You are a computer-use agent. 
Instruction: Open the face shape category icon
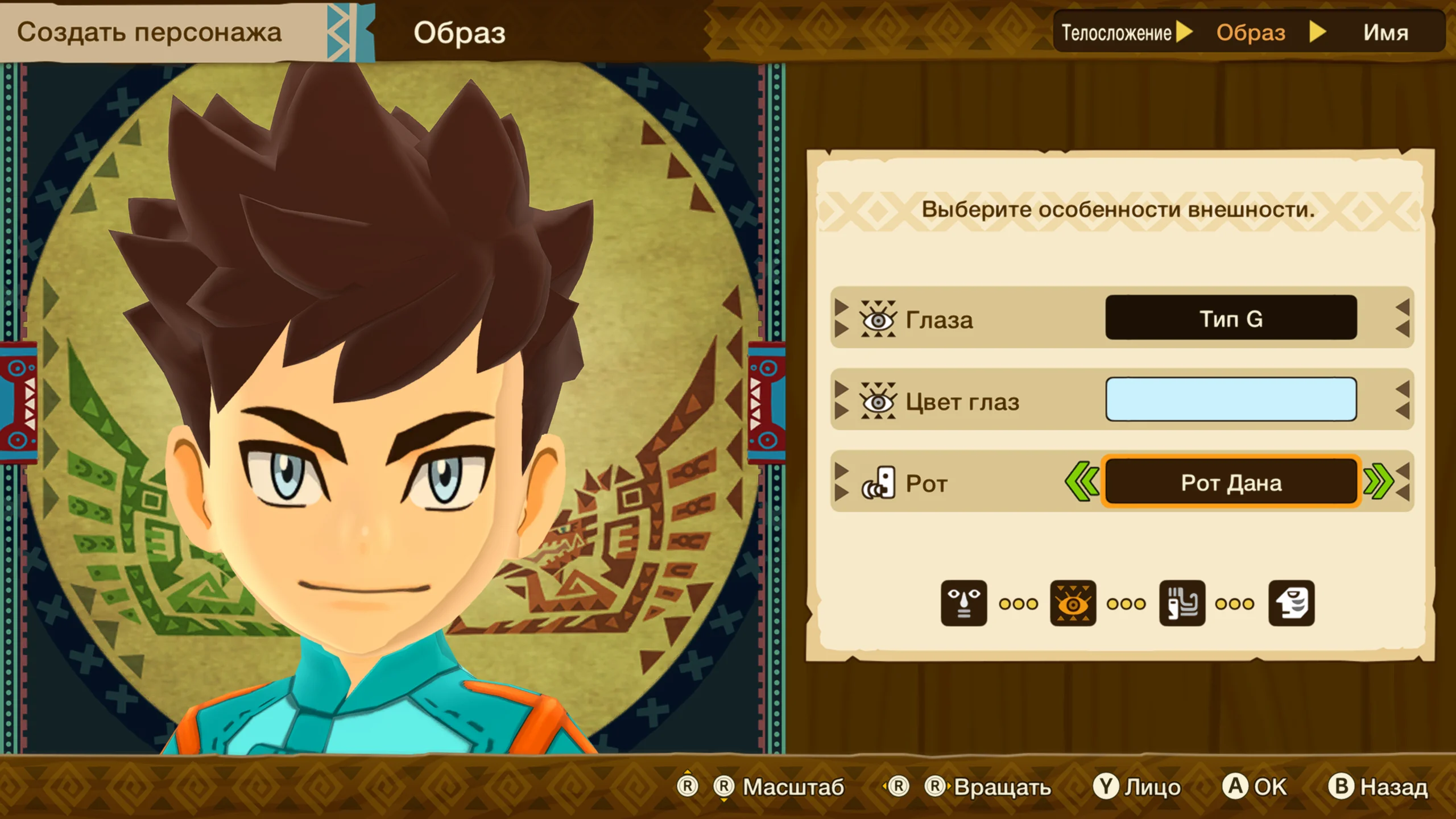(963, 603)
